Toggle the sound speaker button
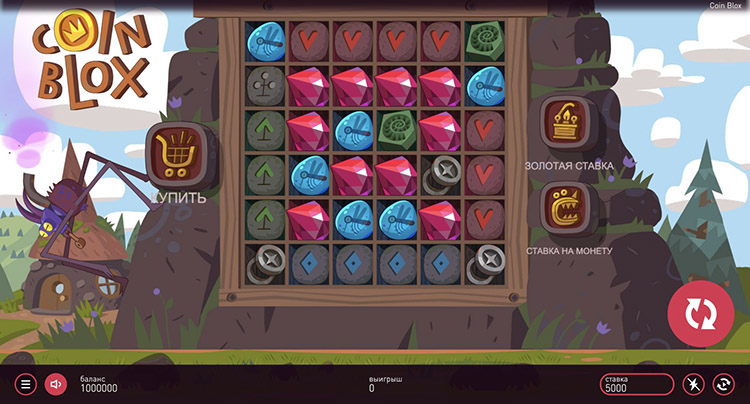Image resolution: width=750 pixels, height=404 pixels. tap(56, 383)
